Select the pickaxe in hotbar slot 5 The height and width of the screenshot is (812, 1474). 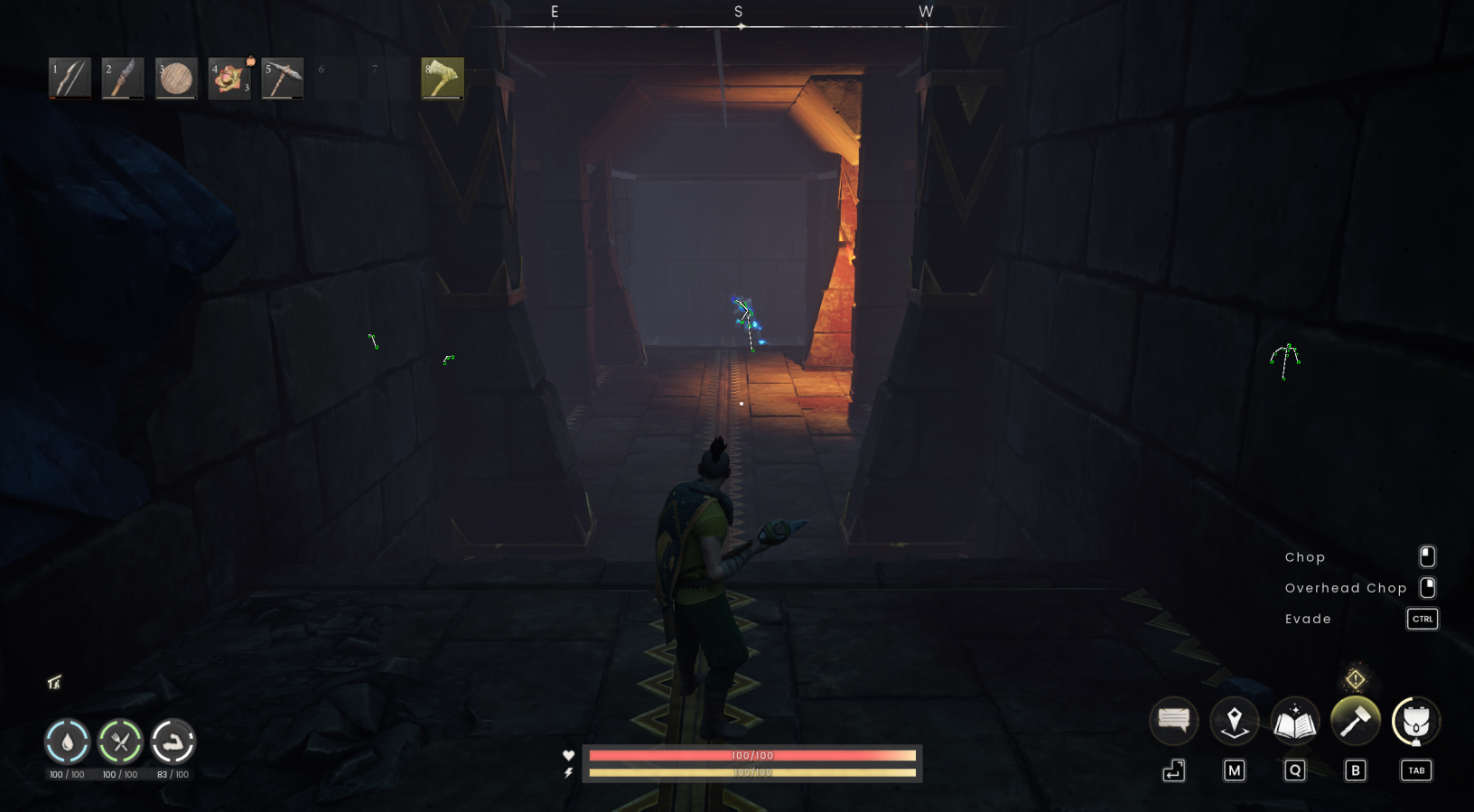point(283,79)
